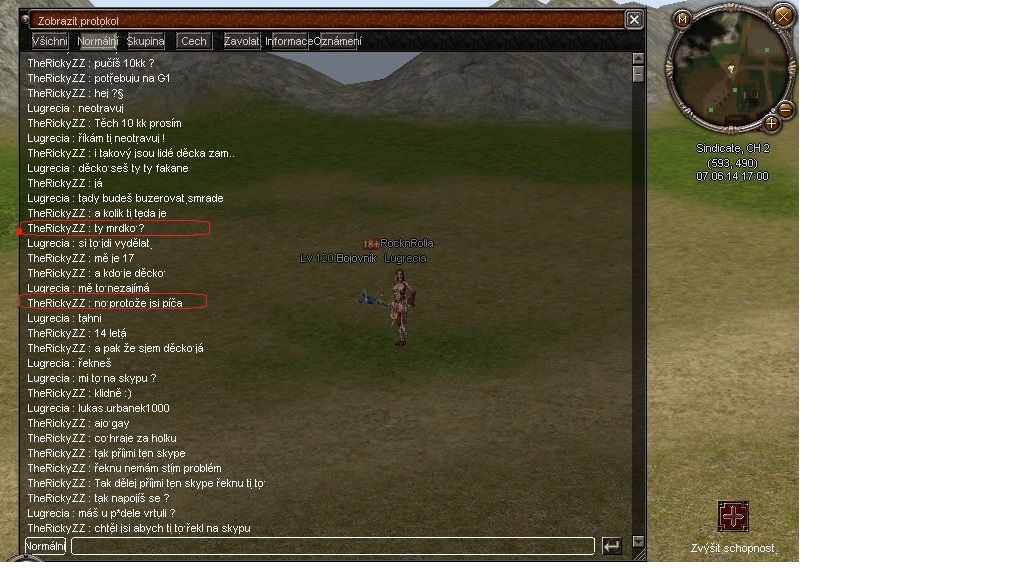The height and width of the screenshot is (568, 1017).
Task: Close the minimap with its X button
Action: [784, 15]
